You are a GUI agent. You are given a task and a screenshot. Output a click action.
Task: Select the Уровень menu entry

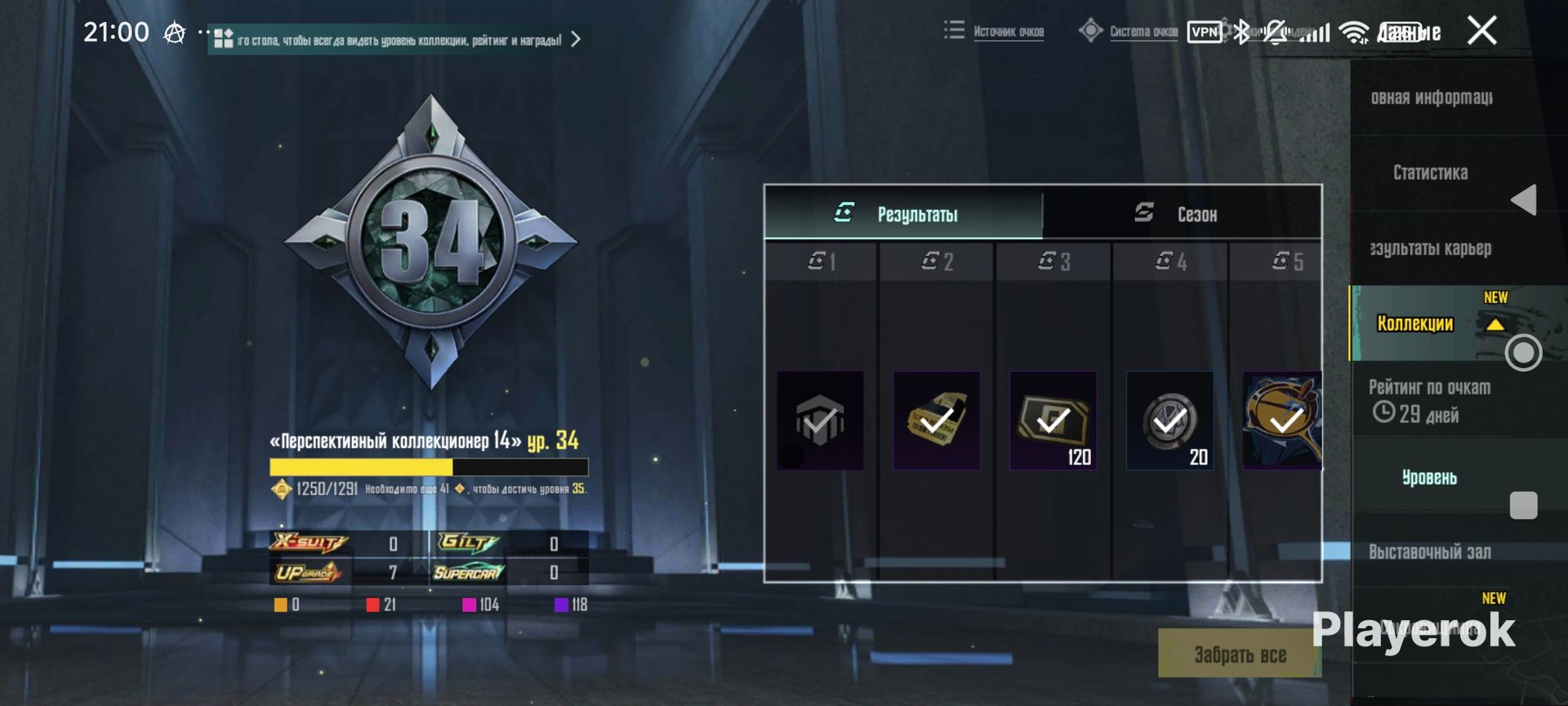1429,477
